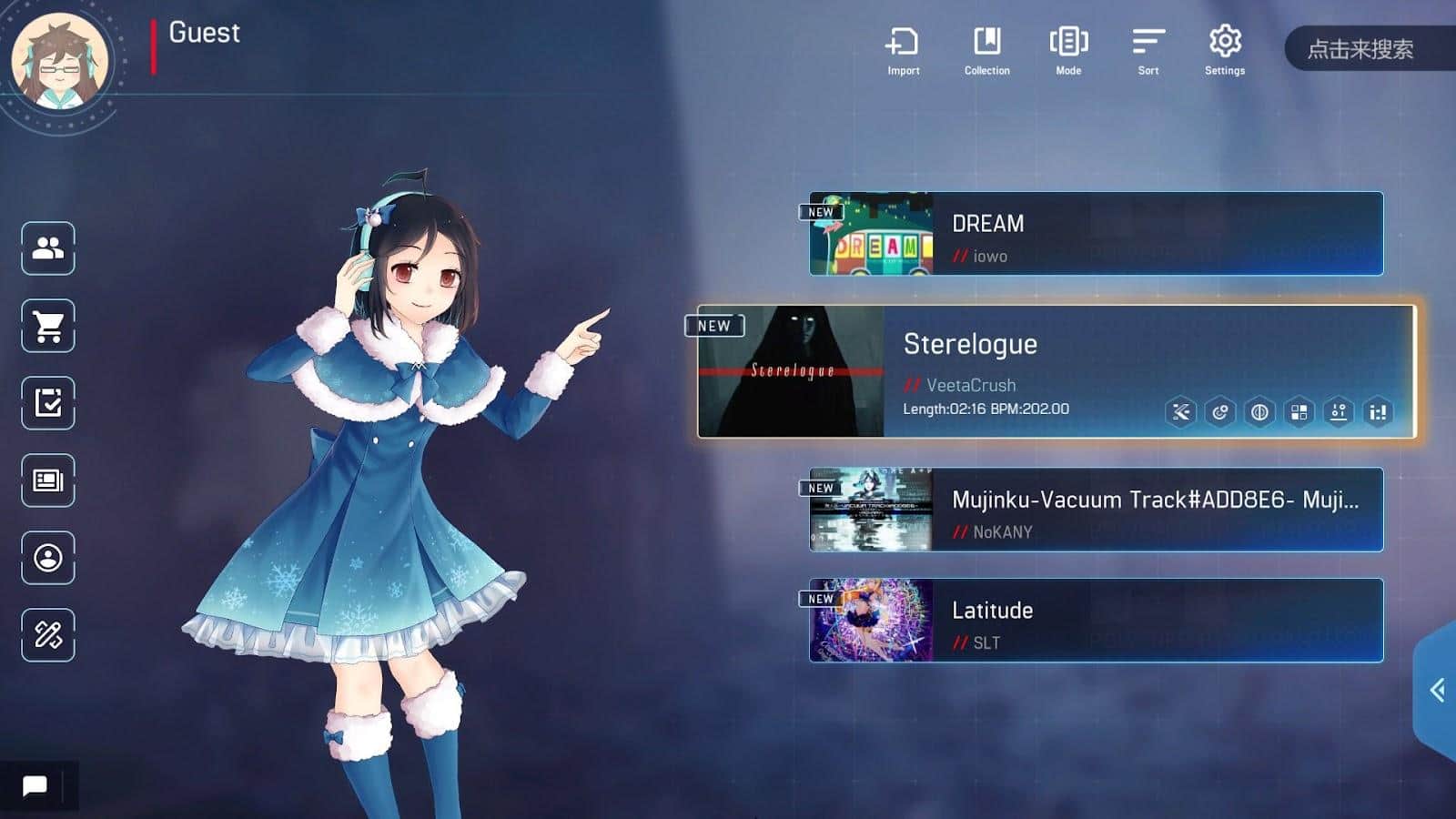Open the Import tool in the top bar
This screenshot has height=819, width=1456.
(x=902, y=50)
